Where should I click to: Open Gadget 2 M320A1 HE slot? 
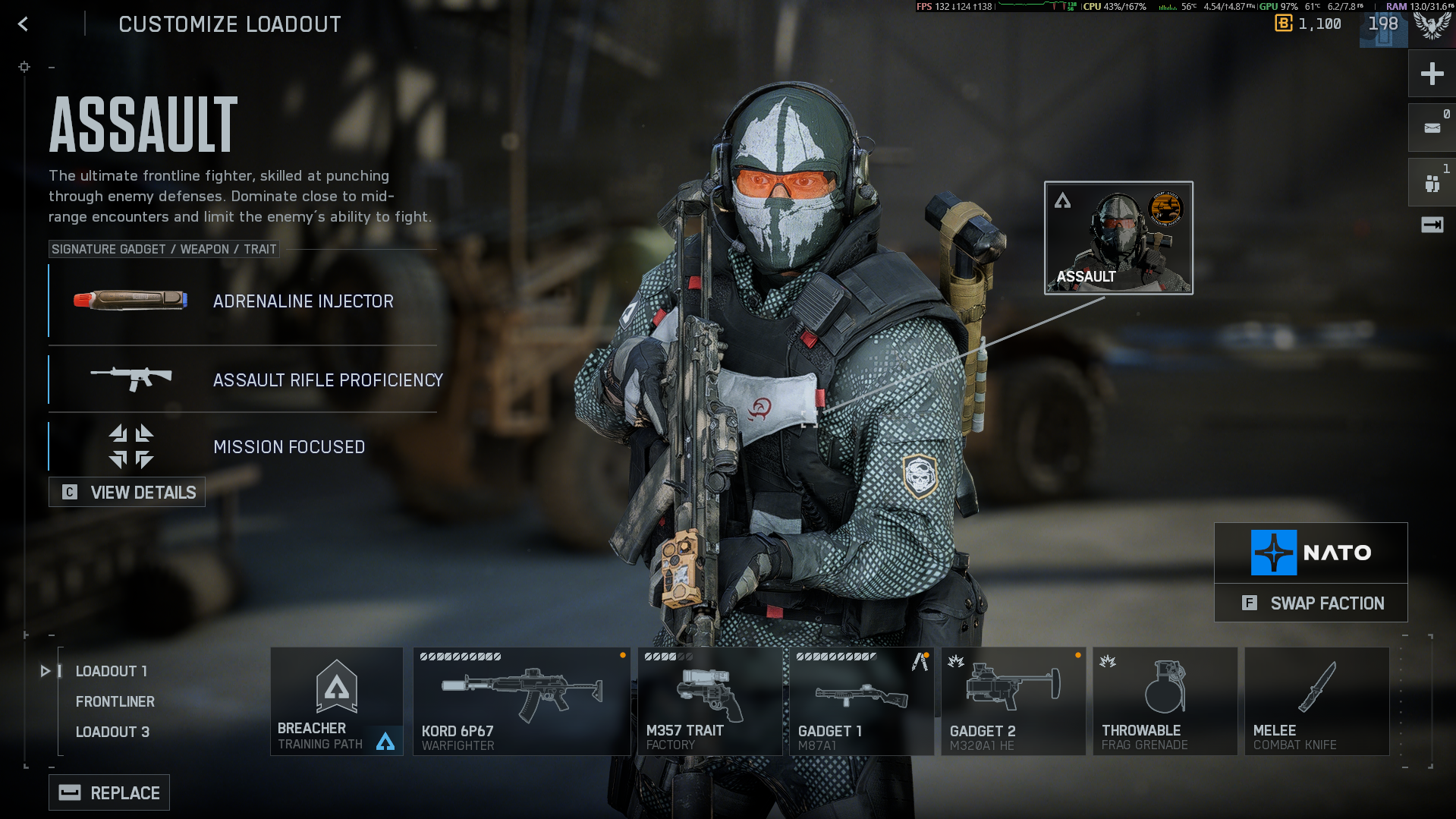click(1013, 701)
